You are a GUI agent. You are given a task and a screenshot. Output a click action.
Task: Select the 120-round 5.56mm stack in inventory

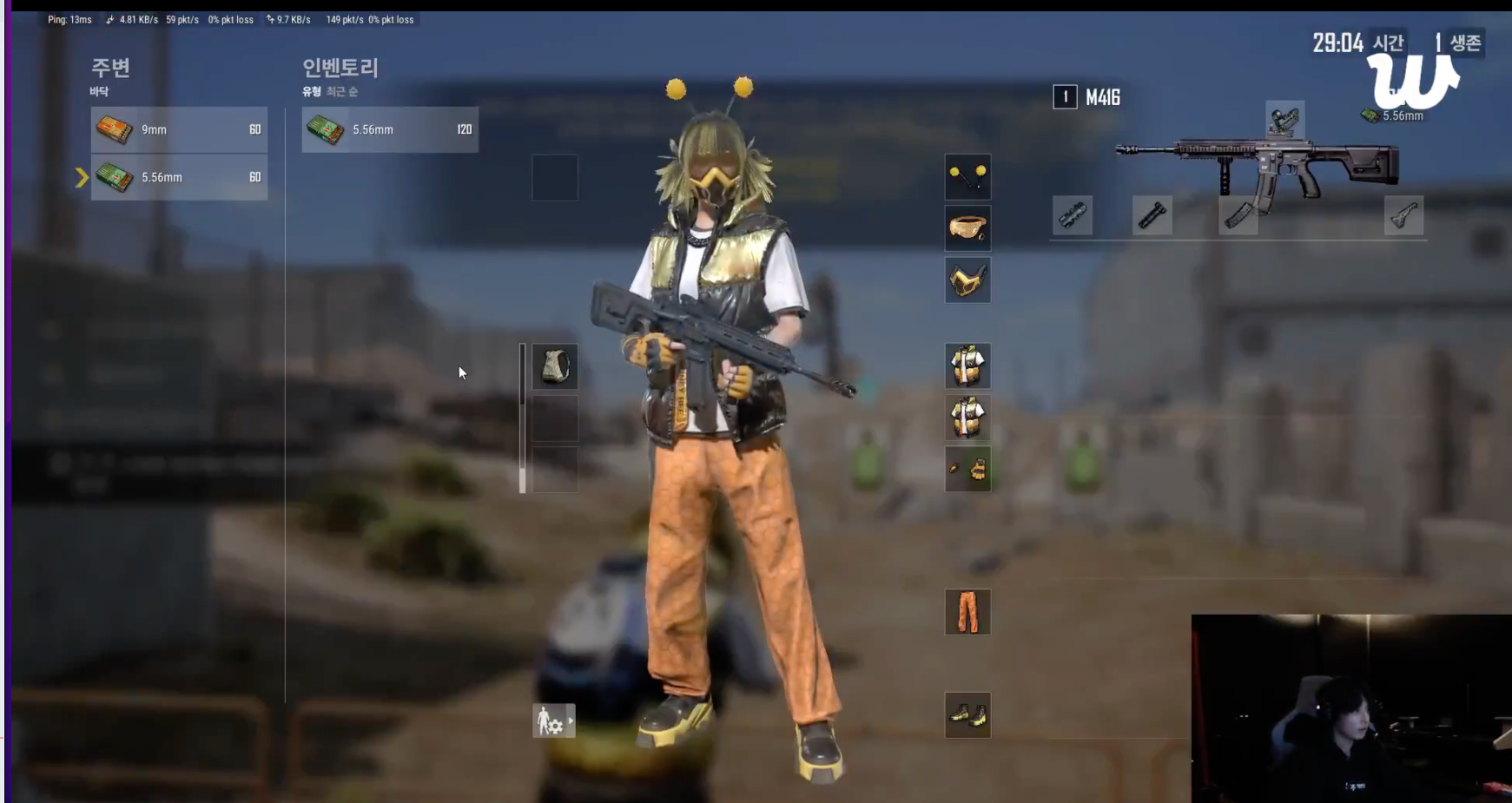[390, 129]
